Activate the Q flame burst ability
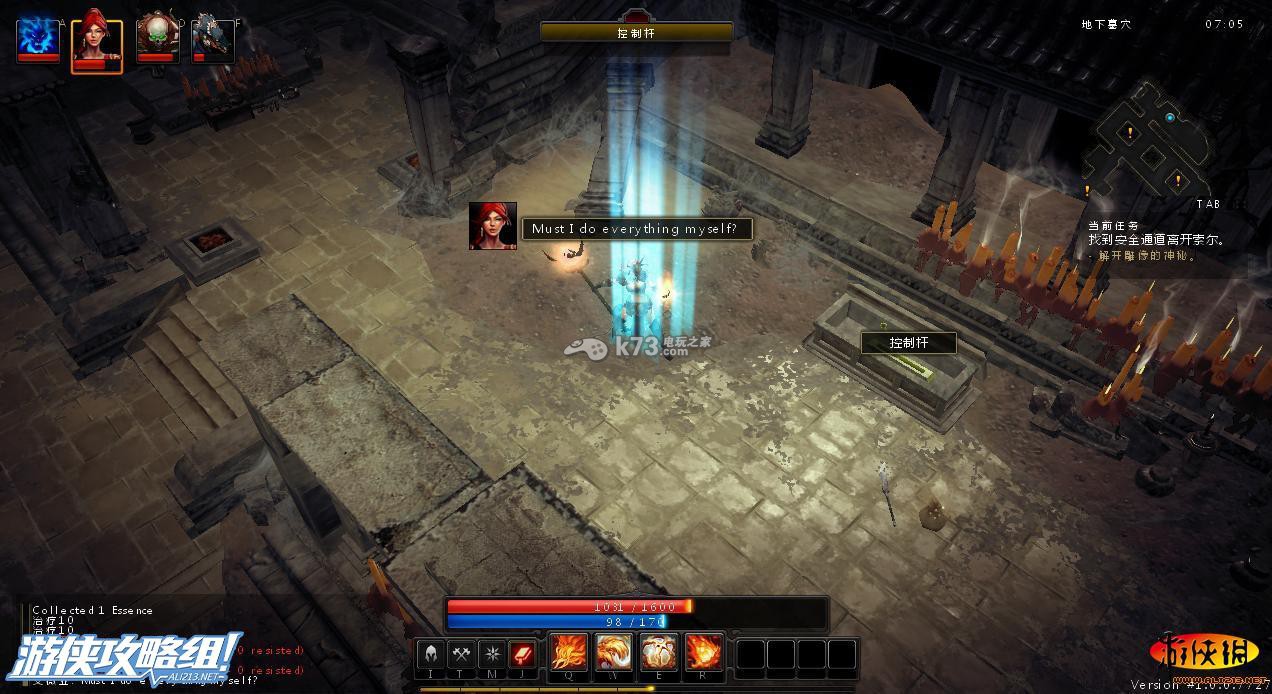1272x694 pixels. pyautogui.click(x=569, y=653)
